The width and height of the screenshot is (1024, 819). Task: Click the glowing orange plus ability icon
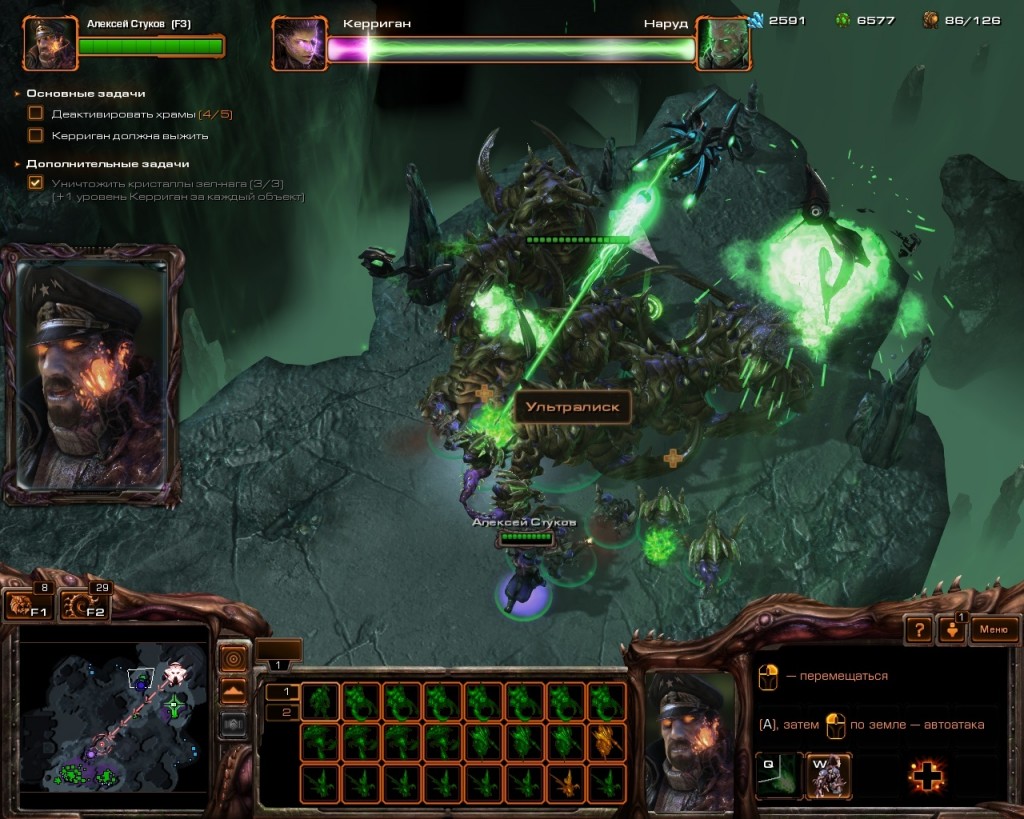(x=927, y=776)
